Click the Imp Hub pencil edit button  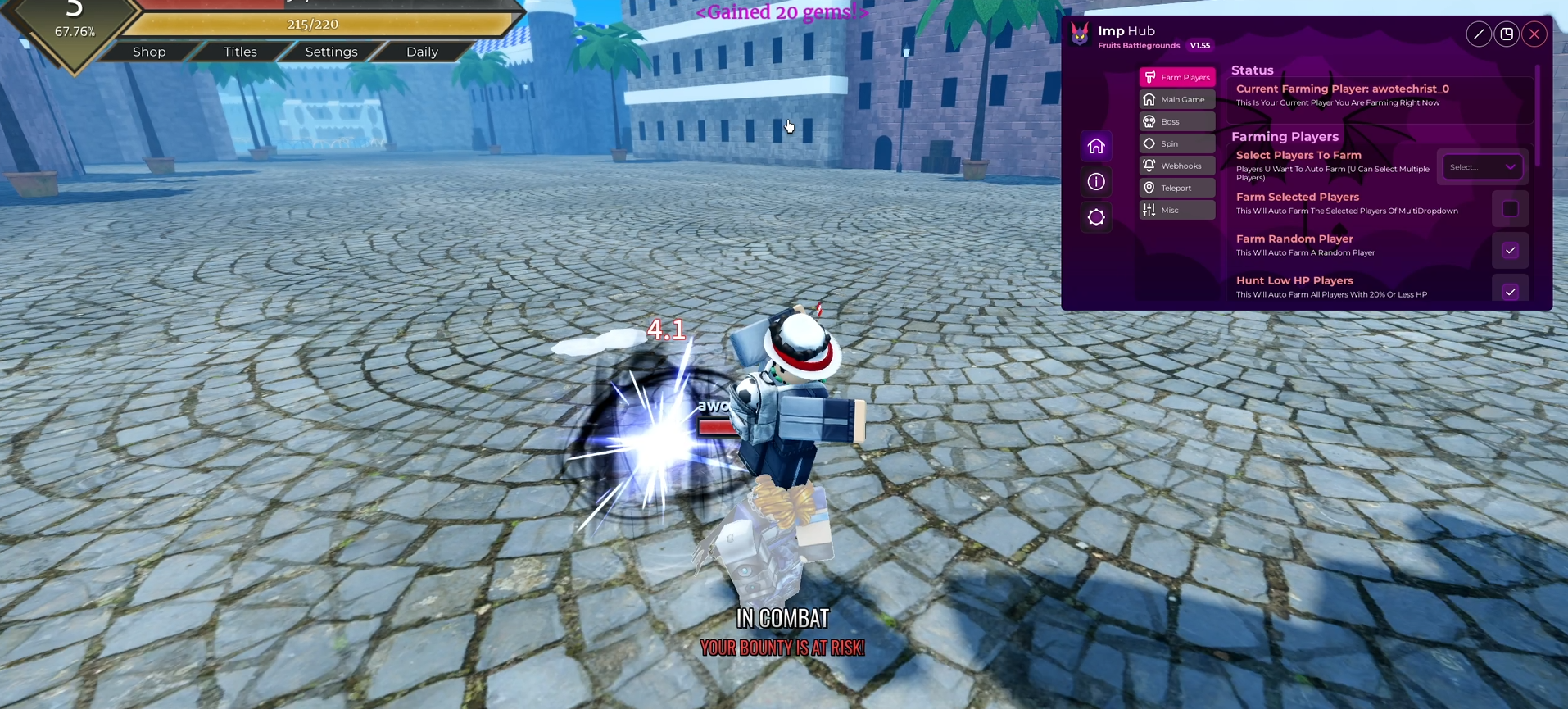(1479, 34)
